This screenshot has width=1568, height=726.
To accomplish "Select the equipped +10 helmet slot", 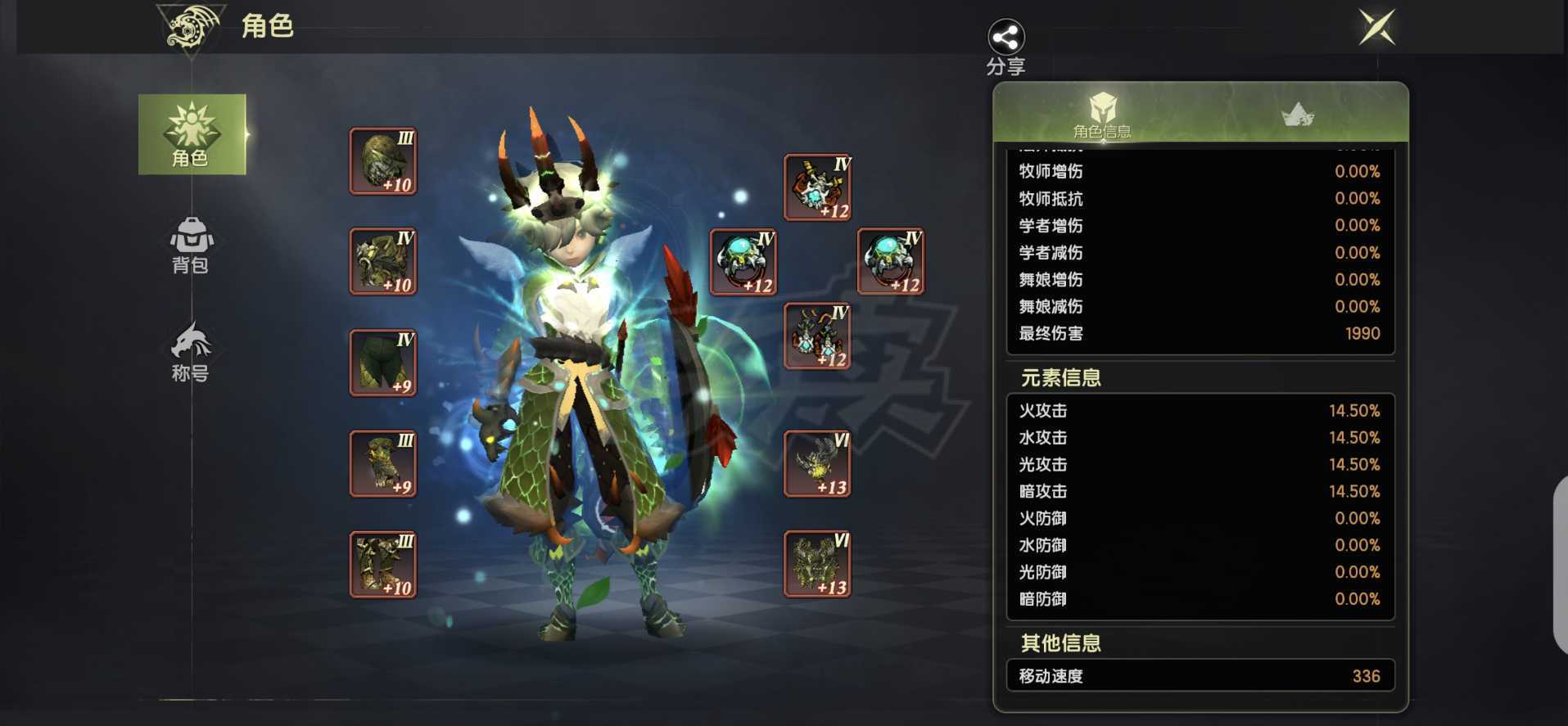I will tap(382, 160).
